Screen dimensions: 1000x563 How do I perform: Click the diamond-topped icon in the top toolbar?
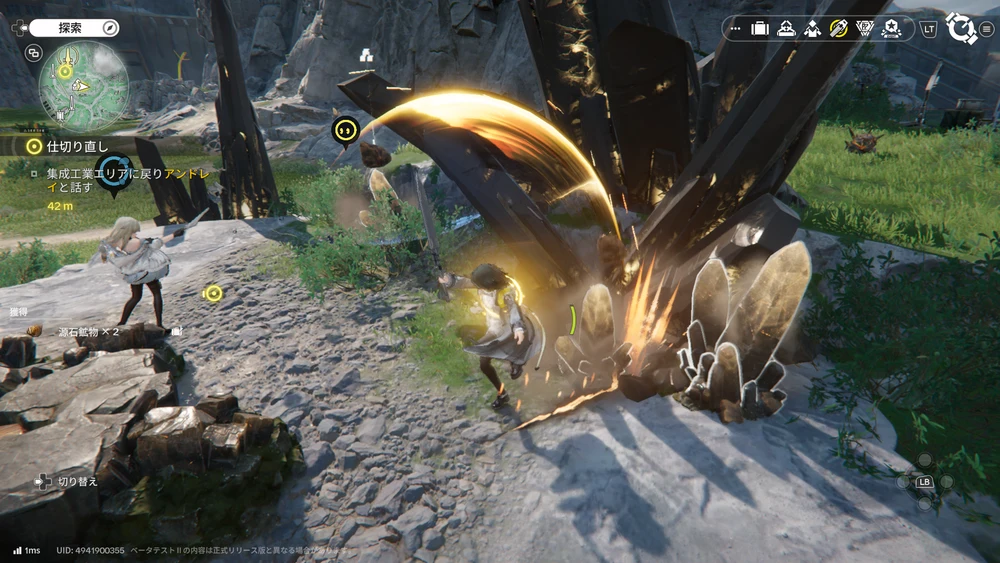(x=812, y=29)
